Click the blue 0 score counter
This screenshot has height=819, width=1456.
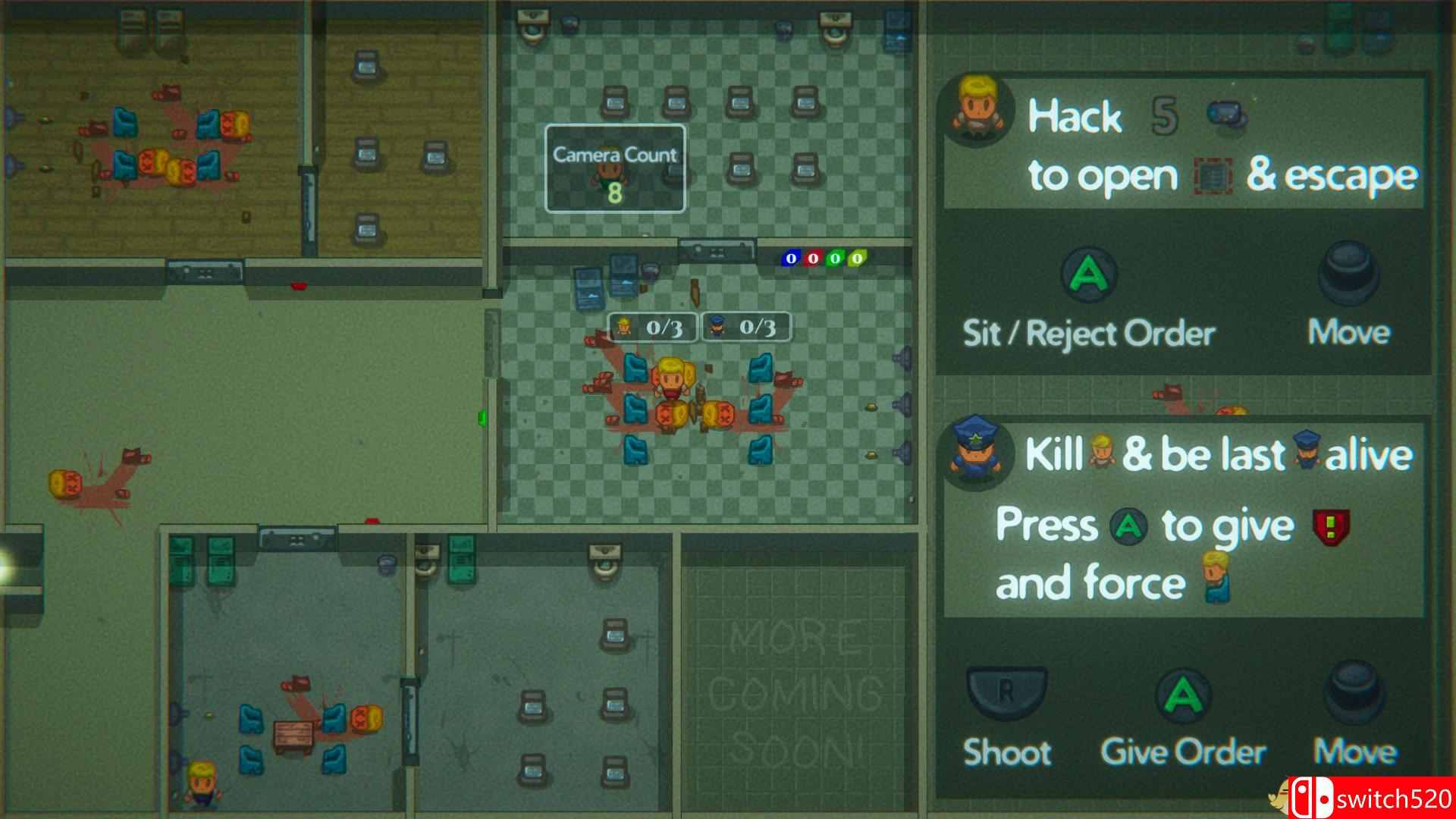point(790,258)
